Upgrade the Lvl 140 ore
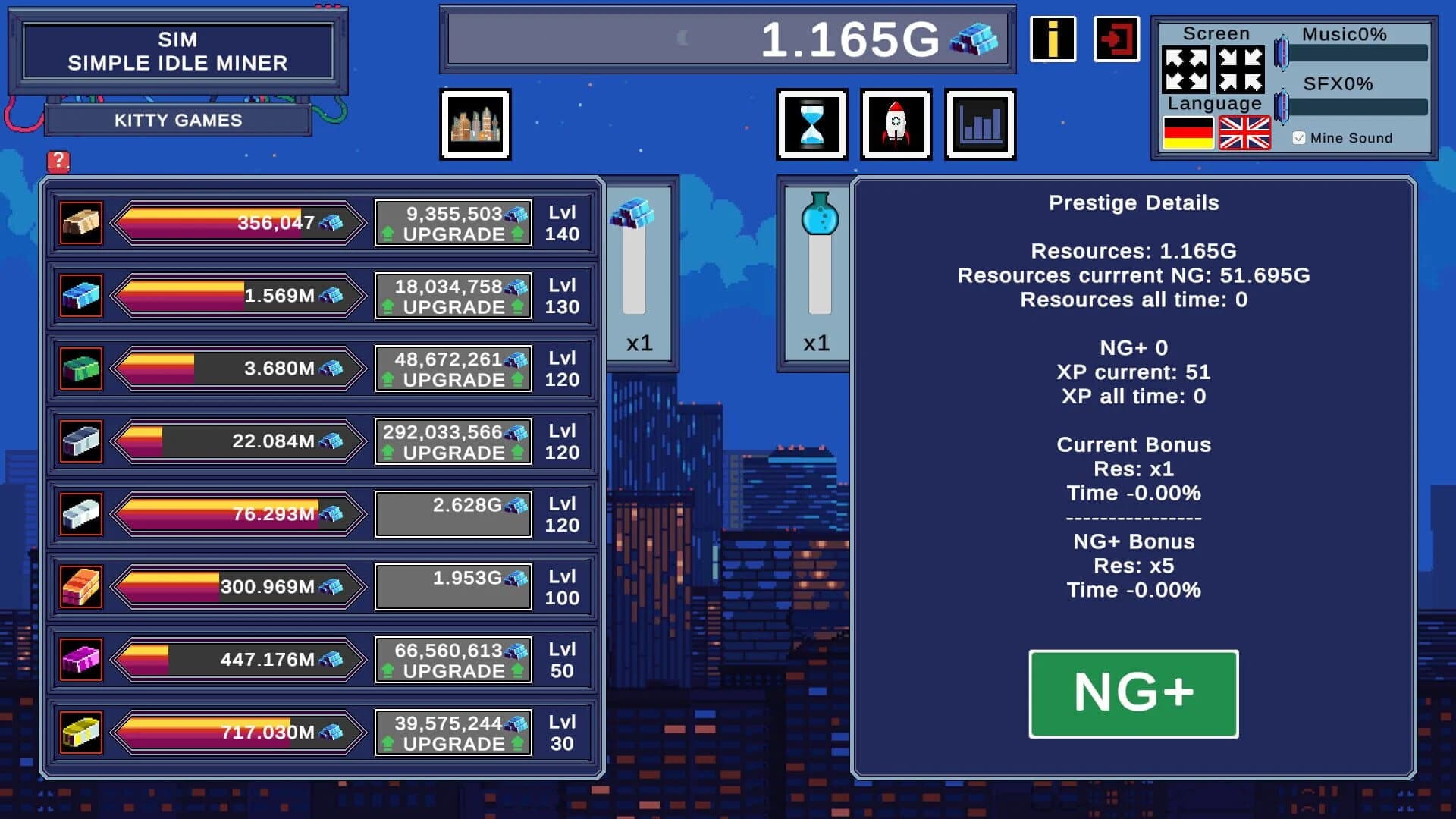 pos(453,222)
